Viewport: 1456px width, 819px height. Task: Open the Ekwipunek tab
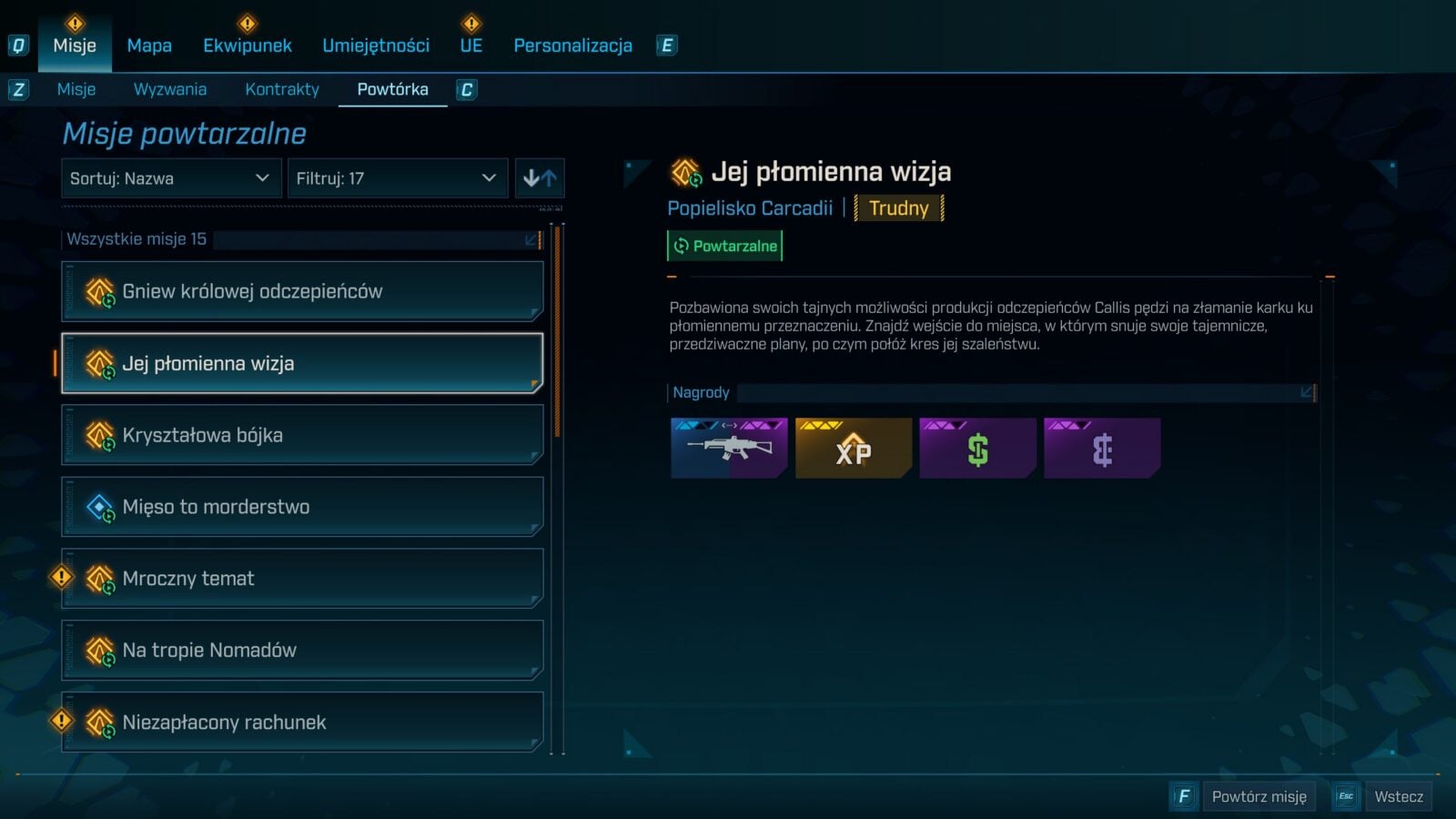(248, 45)
